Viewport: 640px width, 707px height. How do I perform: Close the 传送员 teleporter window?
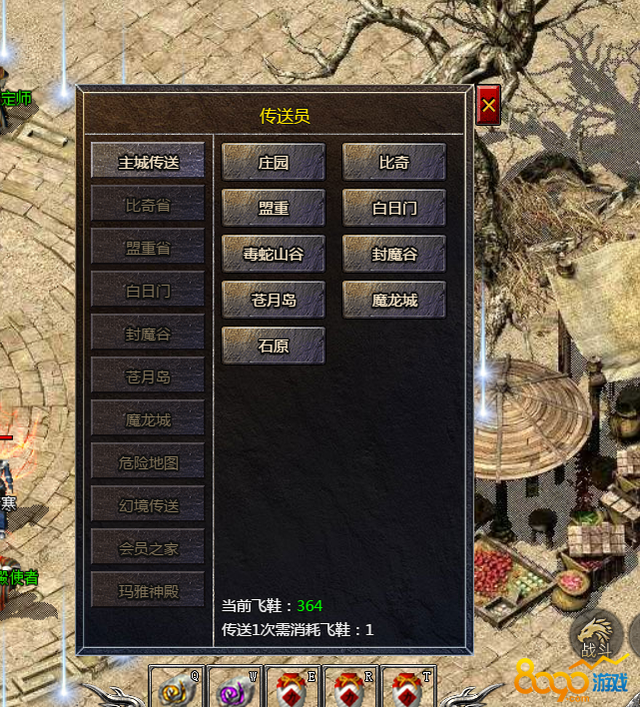pos(488,106)
